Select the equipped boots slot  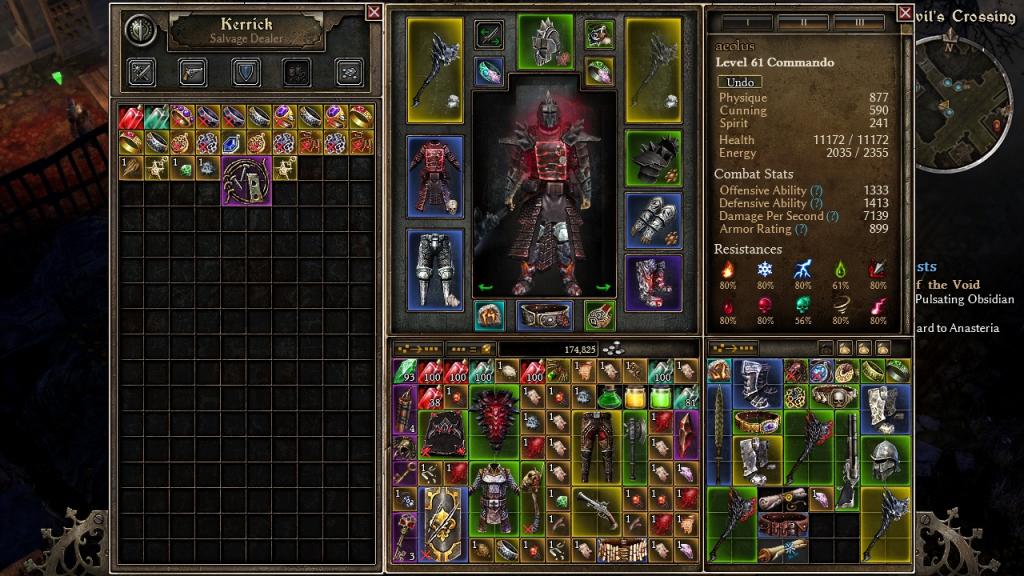pos(653,283)
